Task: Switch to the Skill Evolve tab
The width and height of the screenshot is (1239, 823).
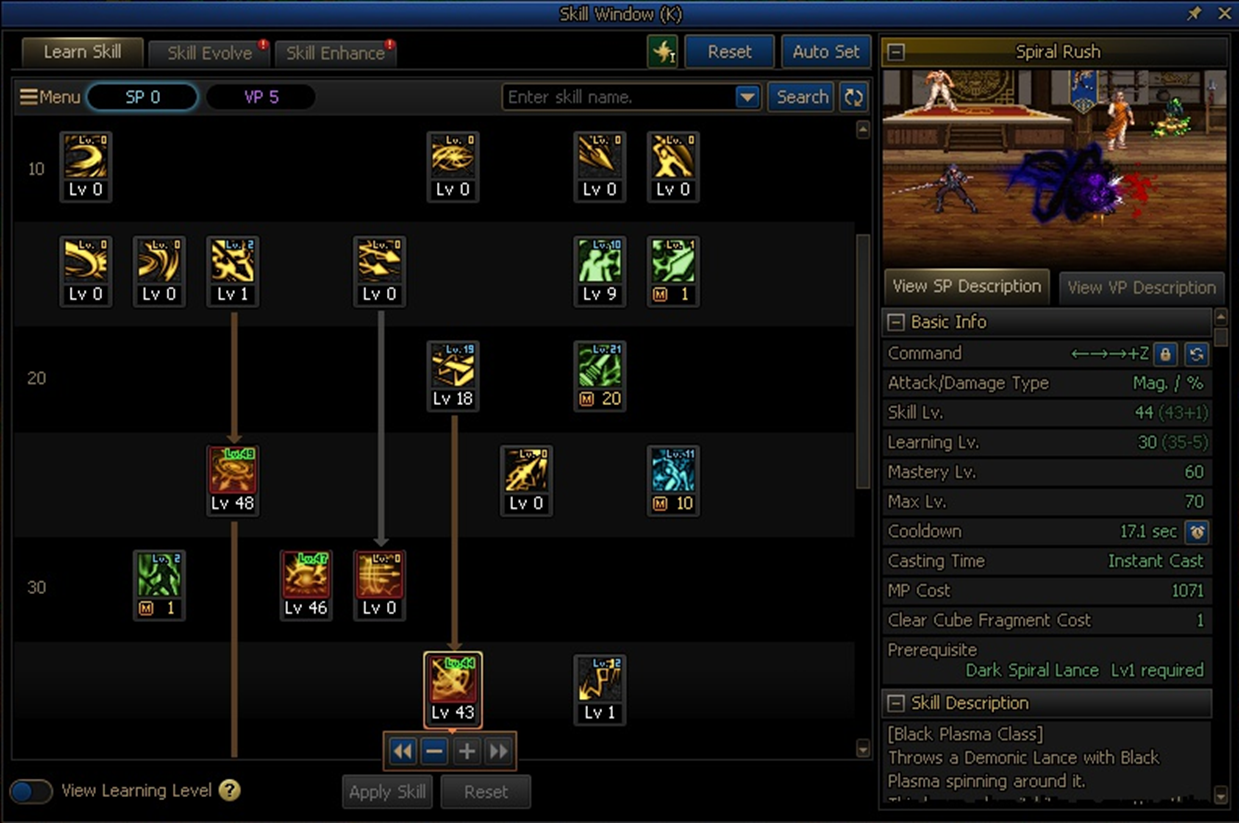Action: [208, 53]
